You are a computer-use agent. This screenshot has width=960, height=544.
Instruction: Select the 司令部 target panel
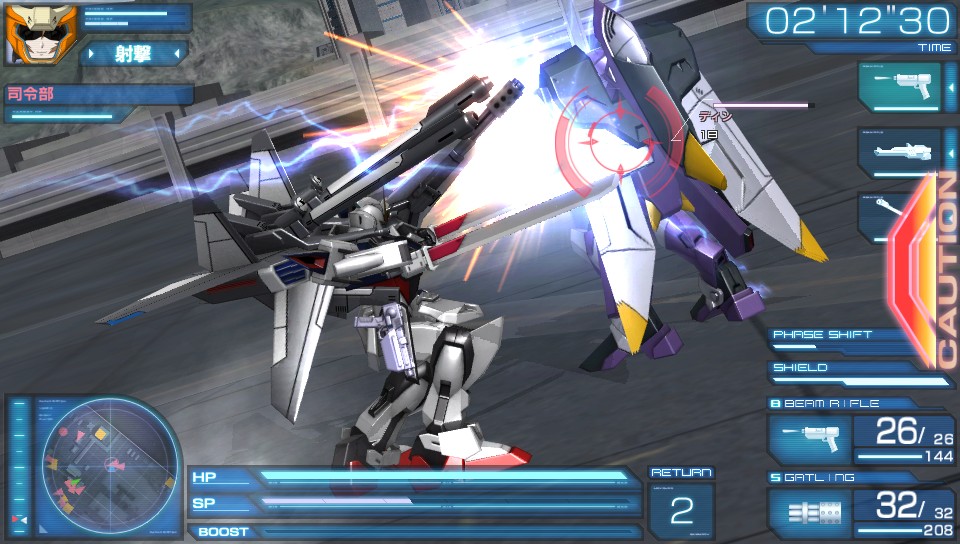tap(96, 96)
